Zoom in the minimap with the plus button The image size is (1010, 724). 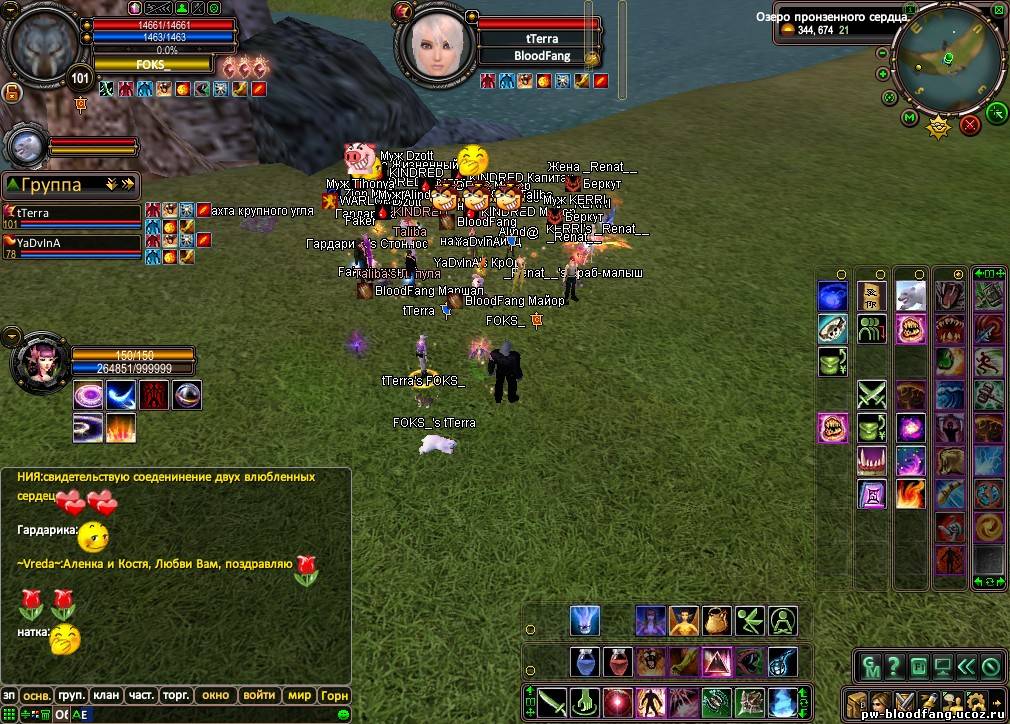883,74
